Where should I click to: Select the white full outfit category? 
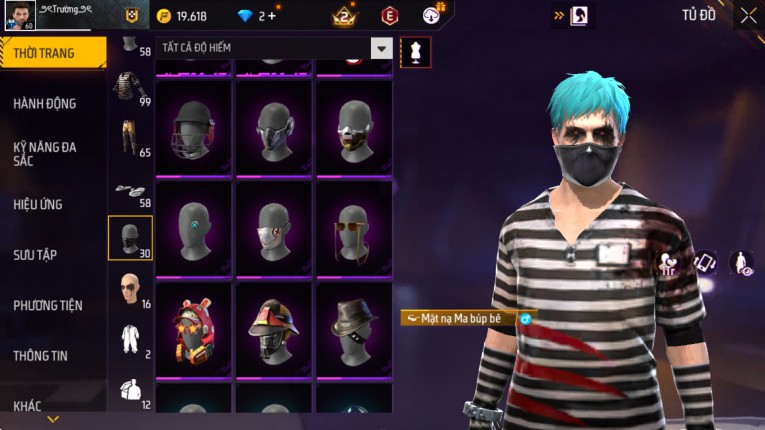click(x=130, y=340)
